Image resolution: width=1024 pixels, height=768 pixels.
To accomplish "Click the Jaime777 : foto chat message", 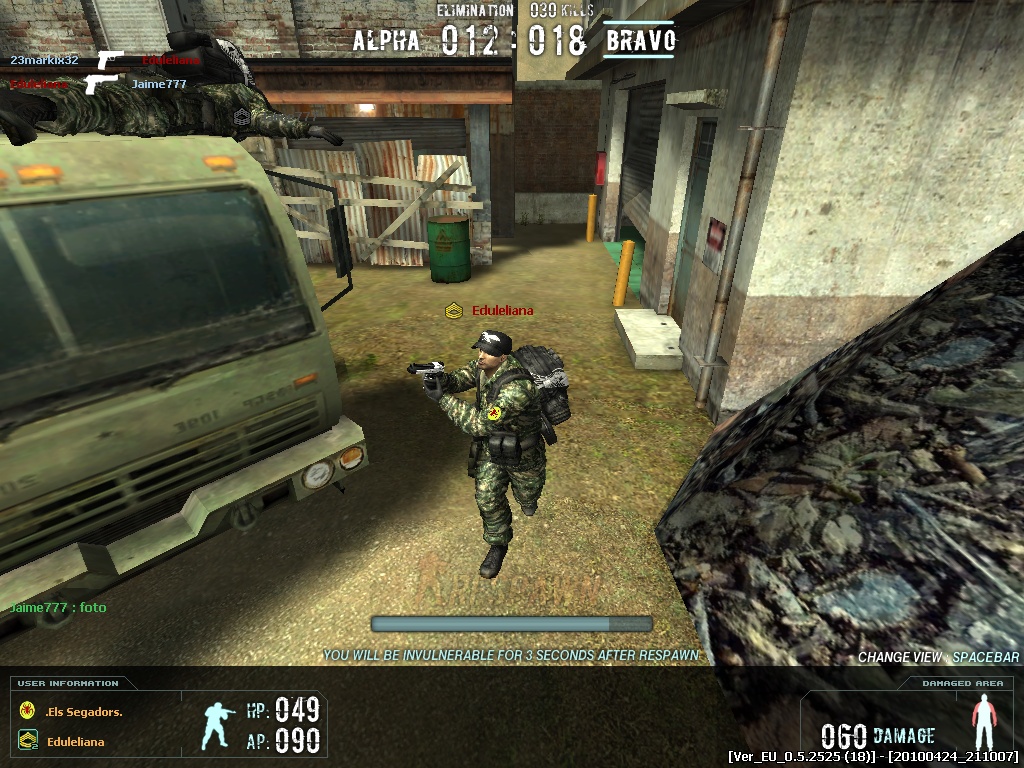I will click(58, 608).
